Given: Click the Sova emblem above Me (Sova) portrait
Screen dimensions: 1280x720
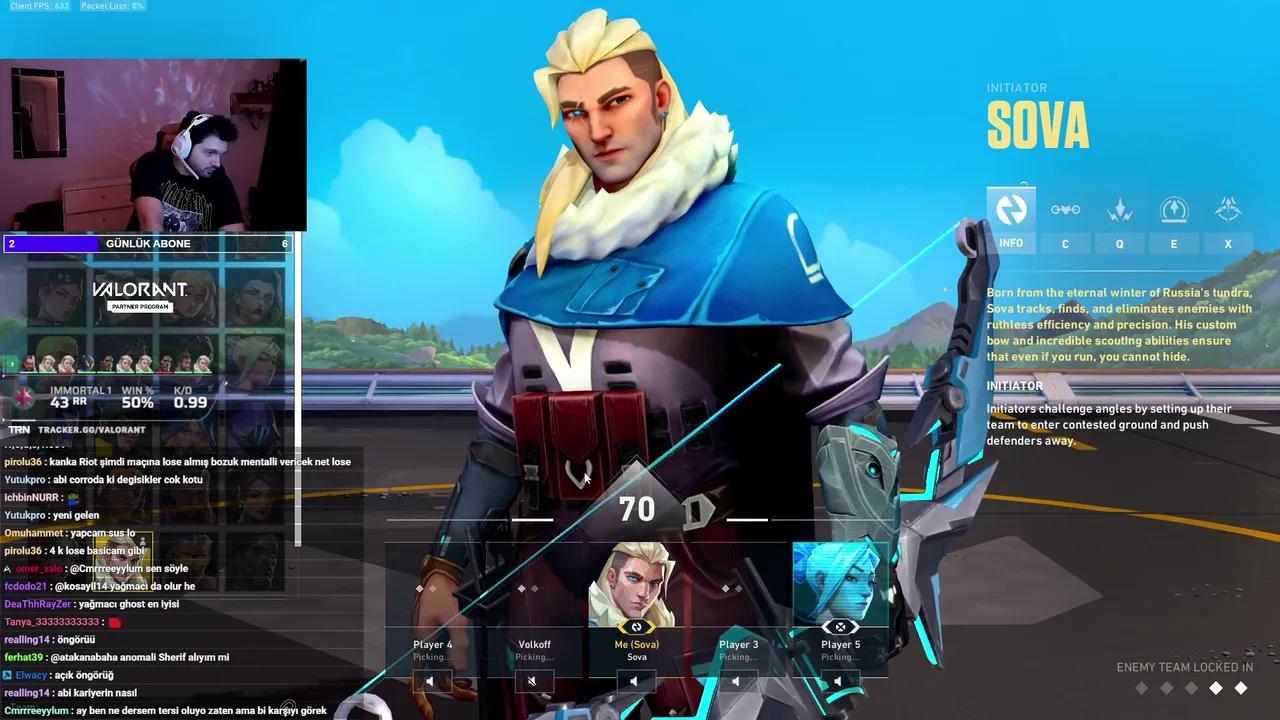Looking at the screenshot, I should [636, 626].
